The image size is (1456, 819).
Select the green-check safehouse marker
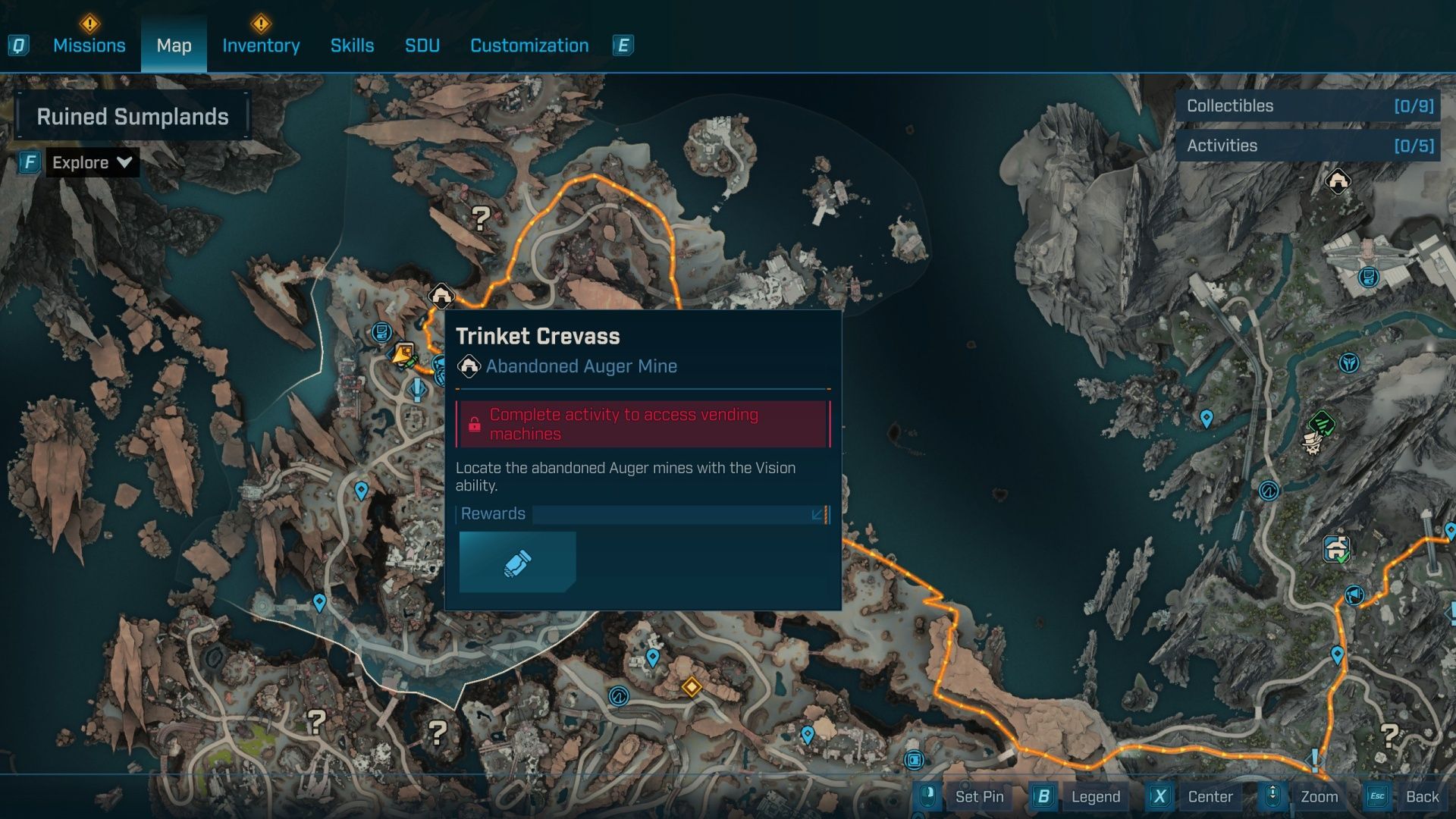click(x=1336, y=548)
